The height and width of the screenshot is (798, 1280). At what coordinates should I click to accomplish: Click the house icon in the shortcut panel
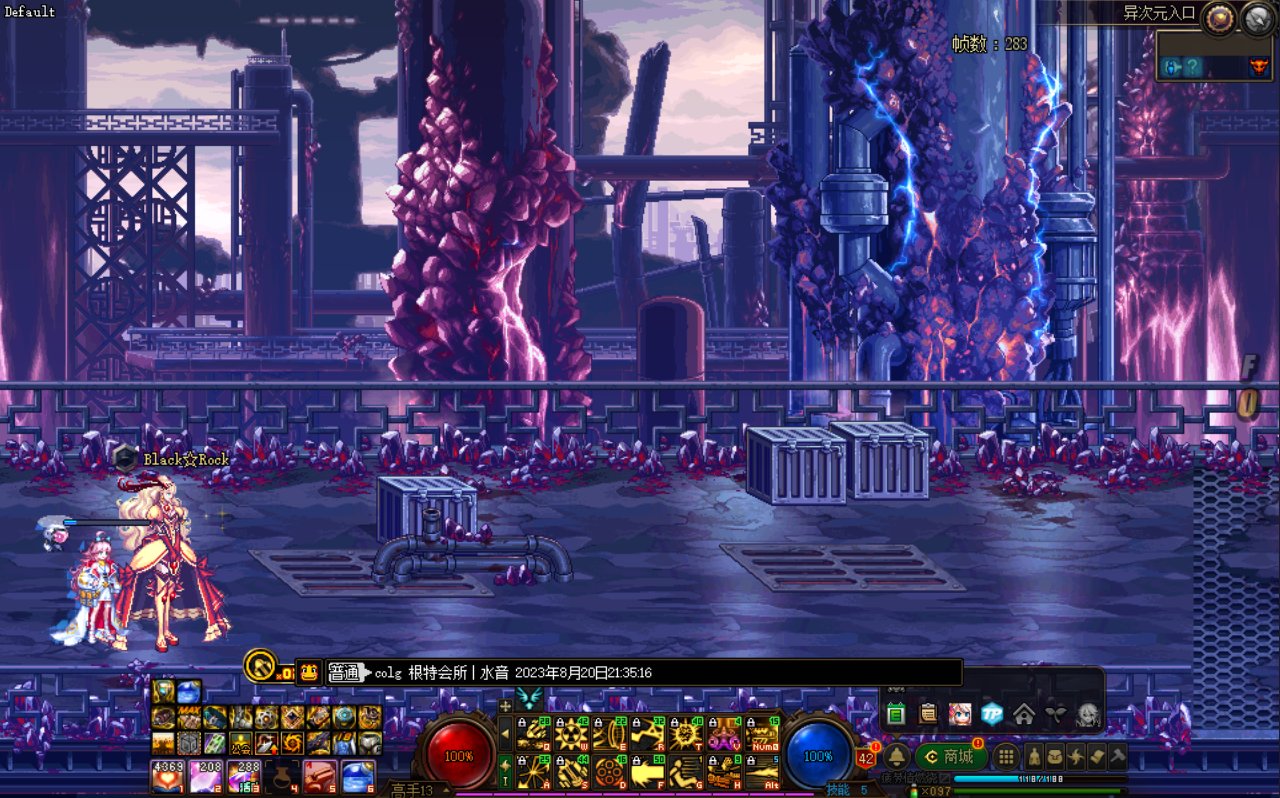tap(1023, 714)
